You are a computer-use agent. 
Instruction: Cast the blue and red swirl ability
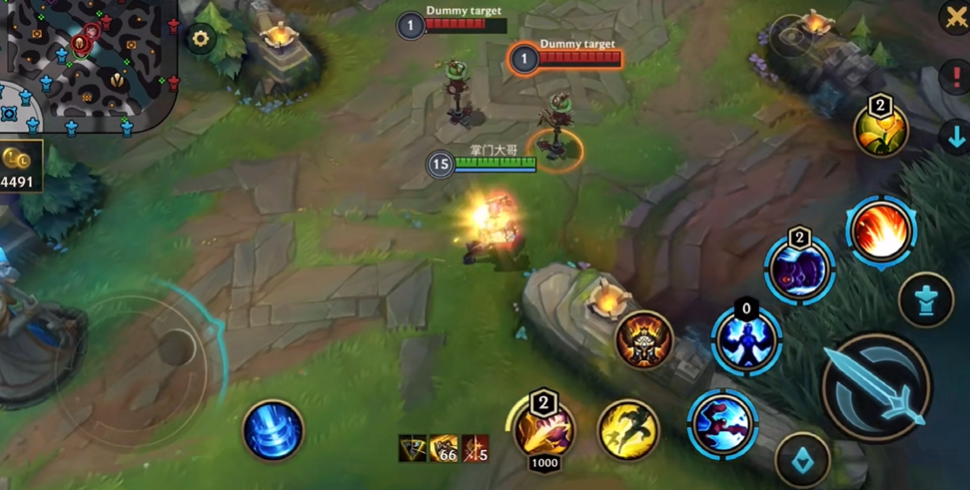click(722, 423)
